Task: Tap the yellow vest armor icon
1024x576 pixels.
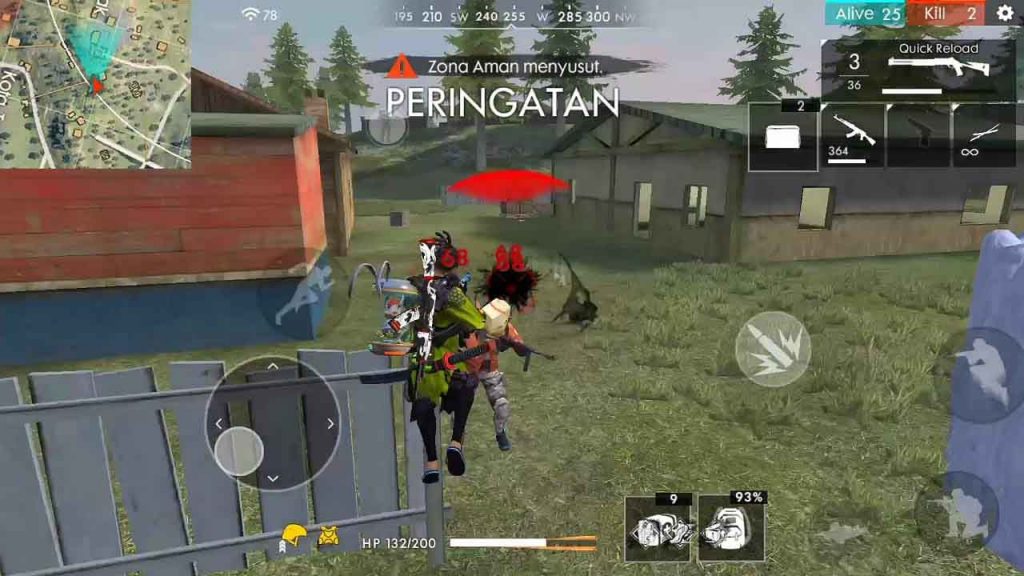Action: coord(329,537)
